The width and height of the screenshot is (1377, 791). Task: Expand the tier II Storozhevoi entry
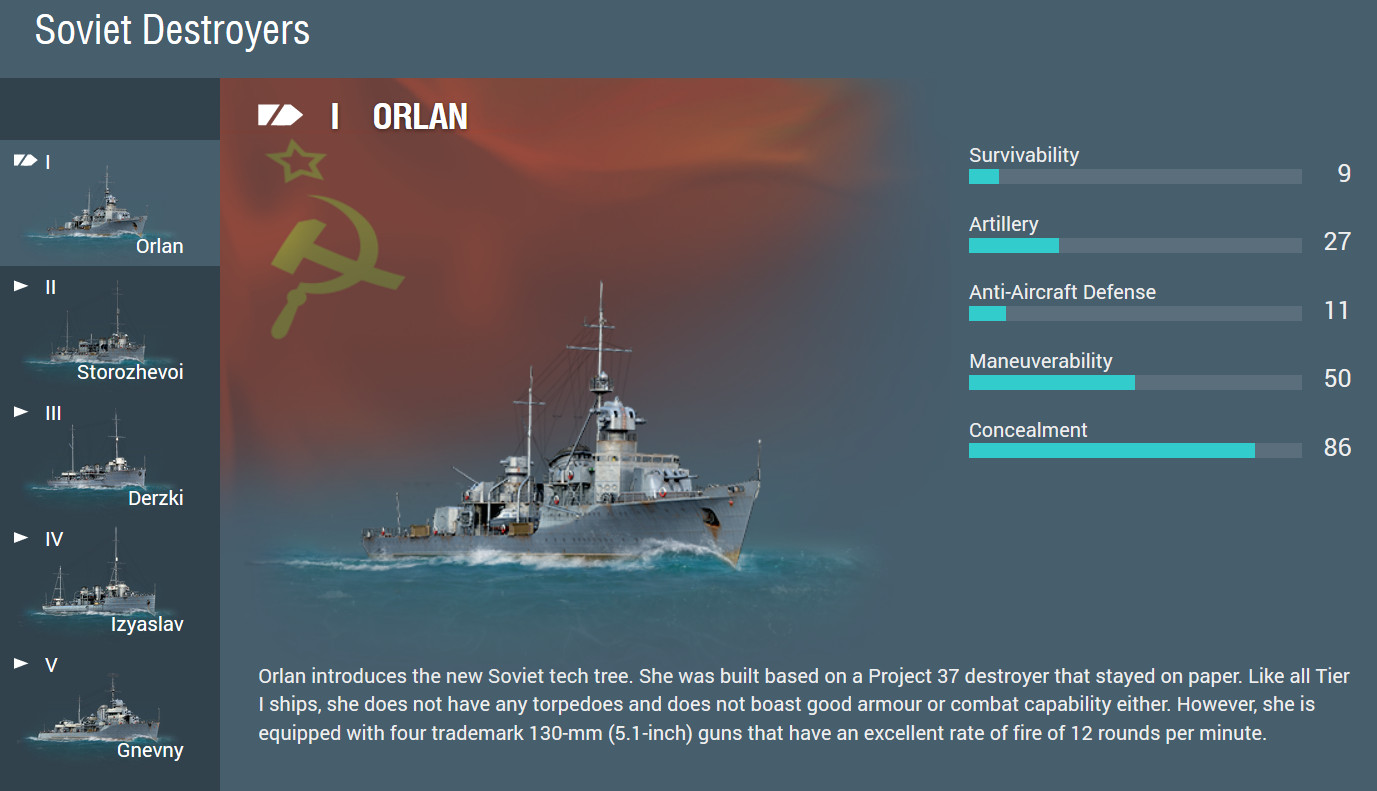19,286
